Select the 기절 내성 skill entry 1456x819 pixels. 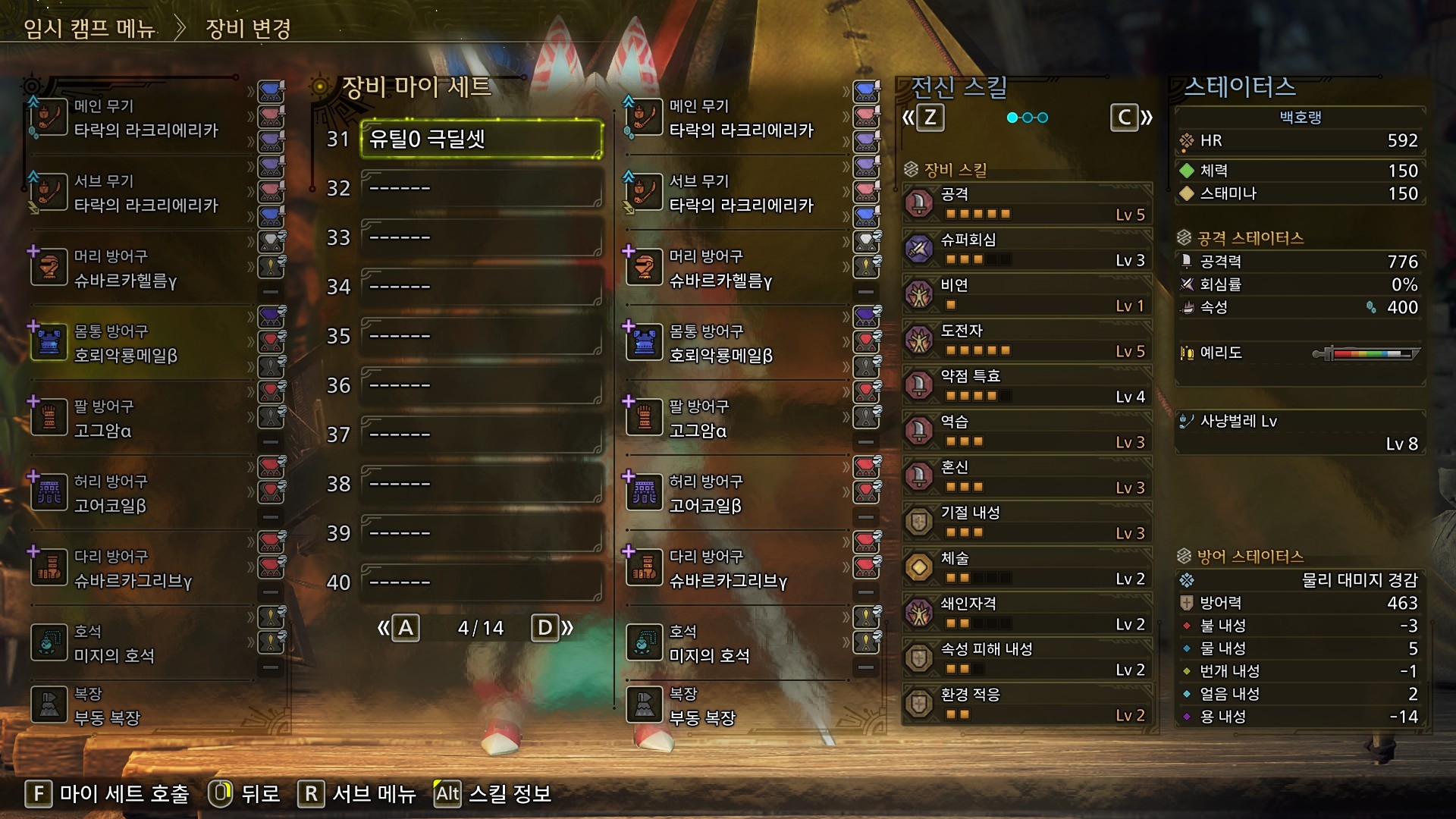click(x=1027, y=522)
